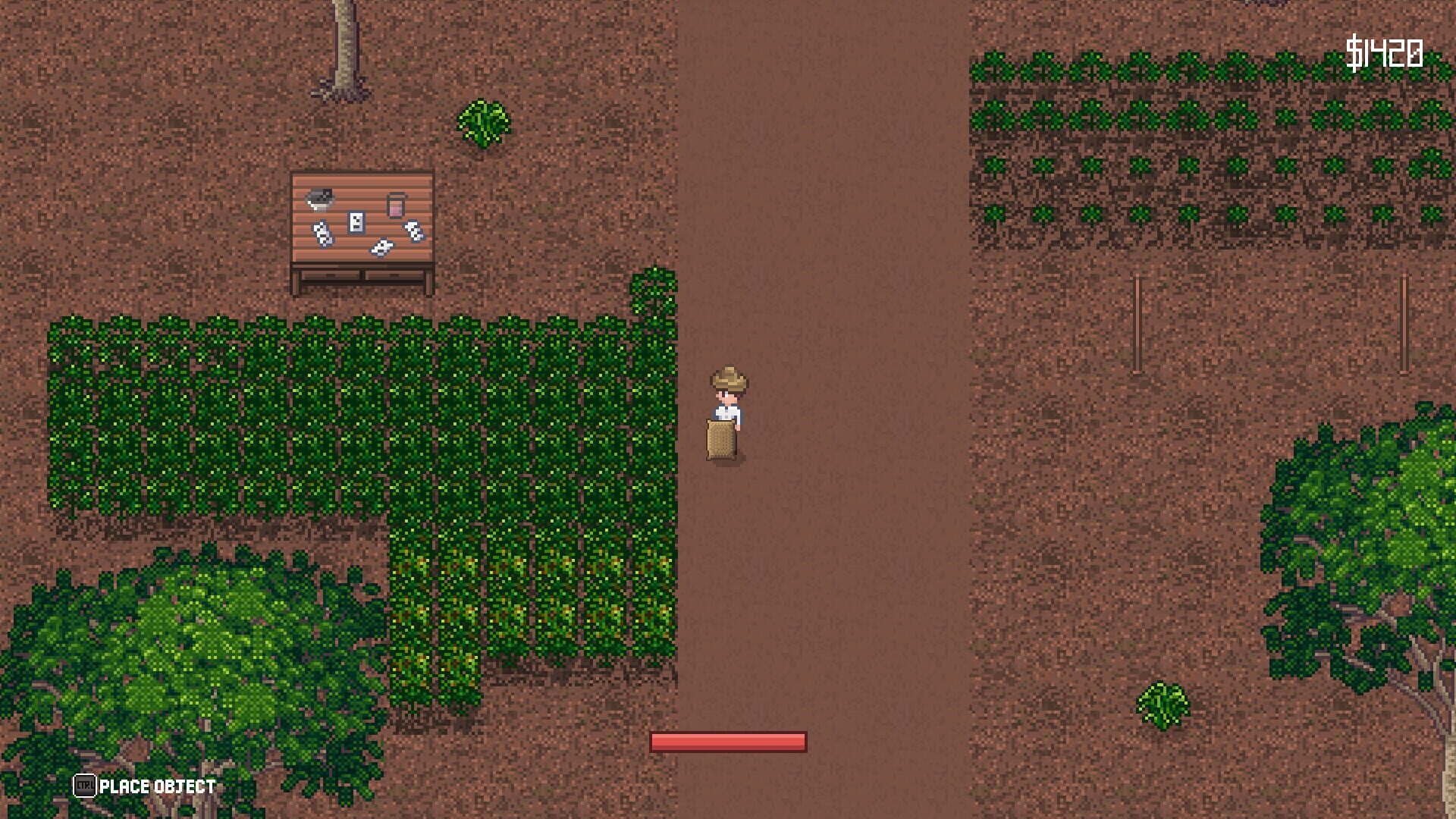
Task: Select the crumpled paper at the table's left
Action: point(324,234)
